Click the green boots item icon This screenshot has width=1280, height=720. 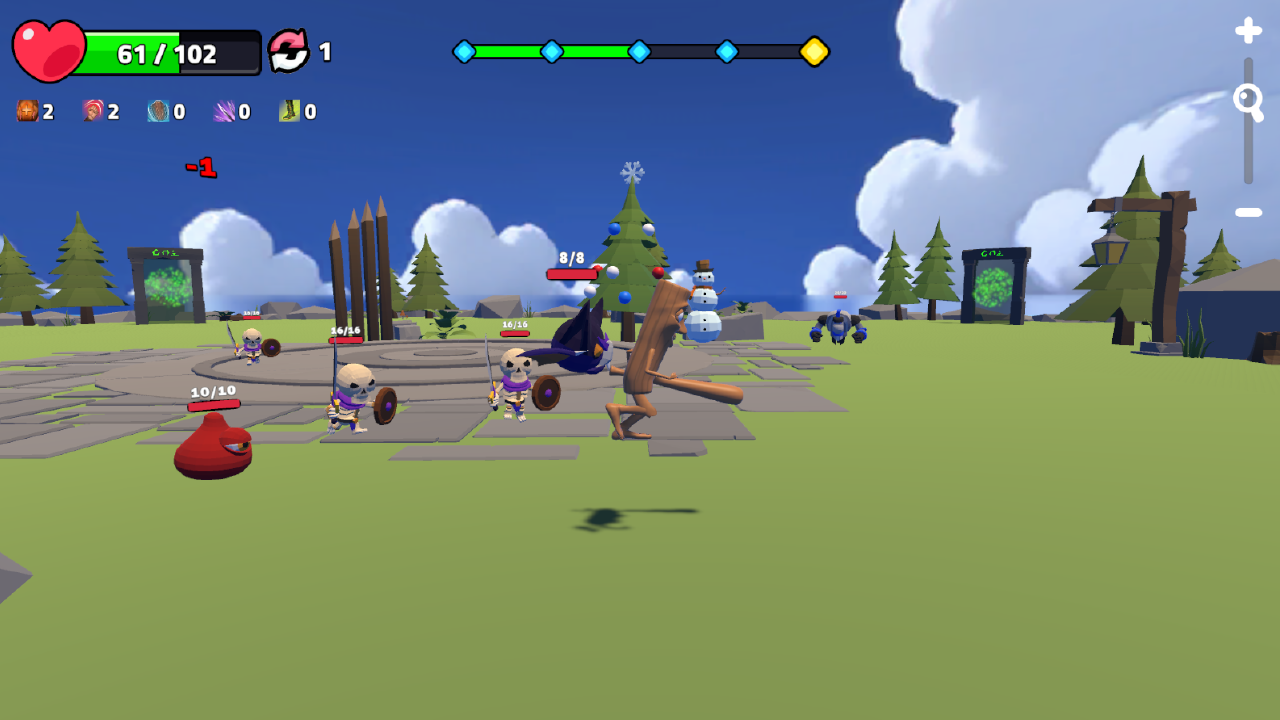290,111
